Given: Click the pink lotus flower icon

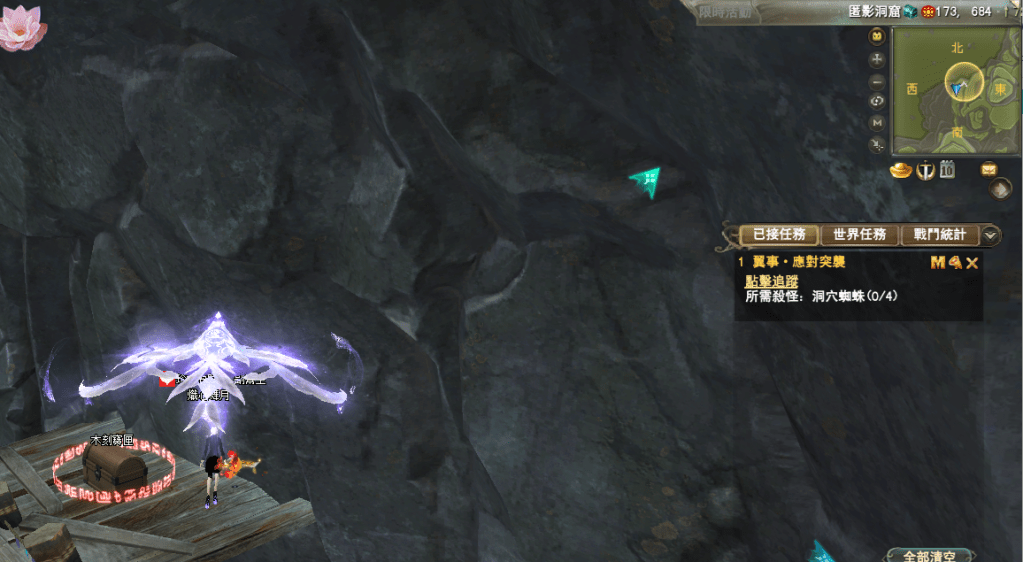Looking at the screenshot, I should tap(20, 26).
